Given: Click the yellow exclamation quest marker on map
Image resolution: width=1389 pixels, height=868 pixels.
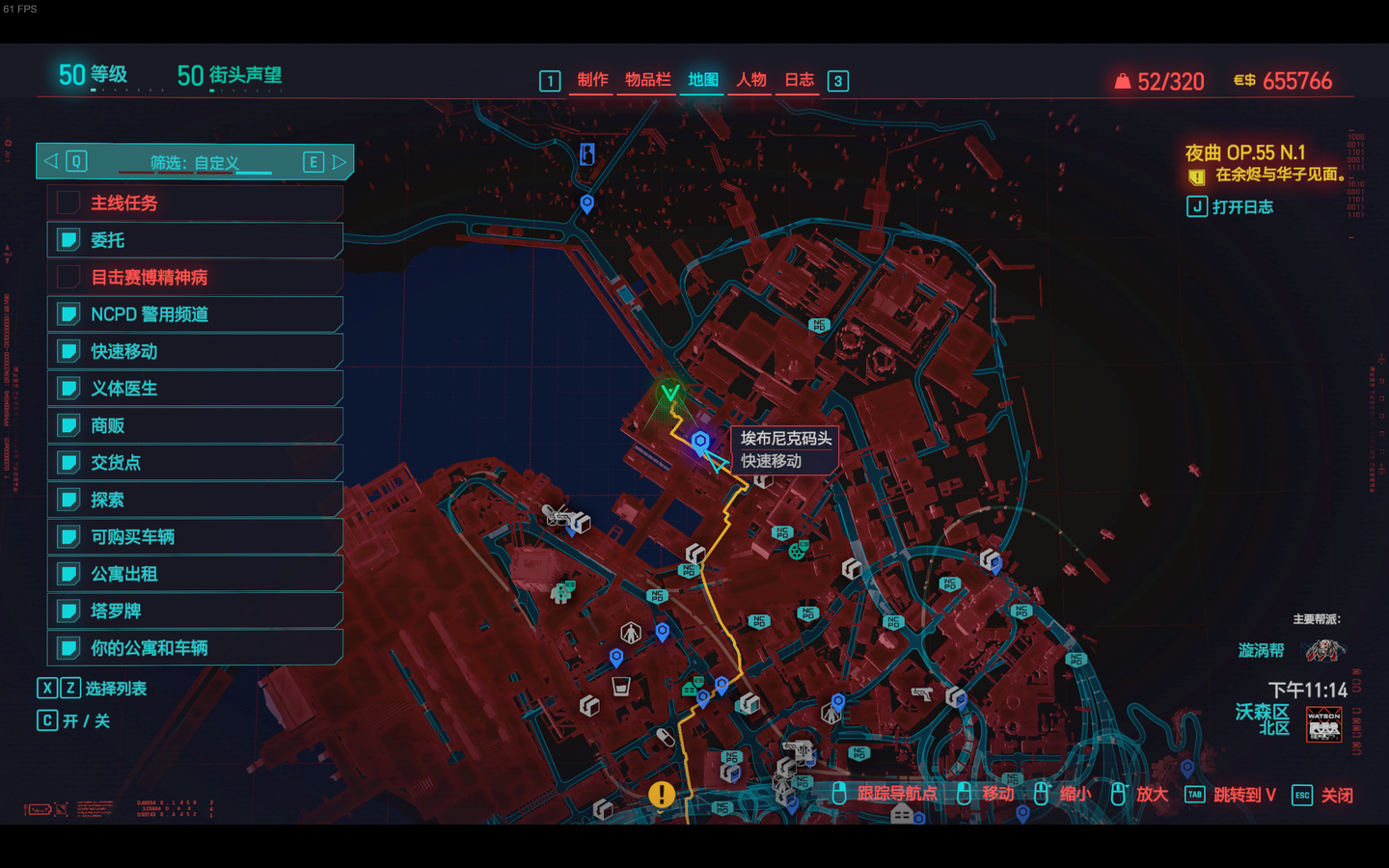Looking at the screenshot, I should coord(662,794).
